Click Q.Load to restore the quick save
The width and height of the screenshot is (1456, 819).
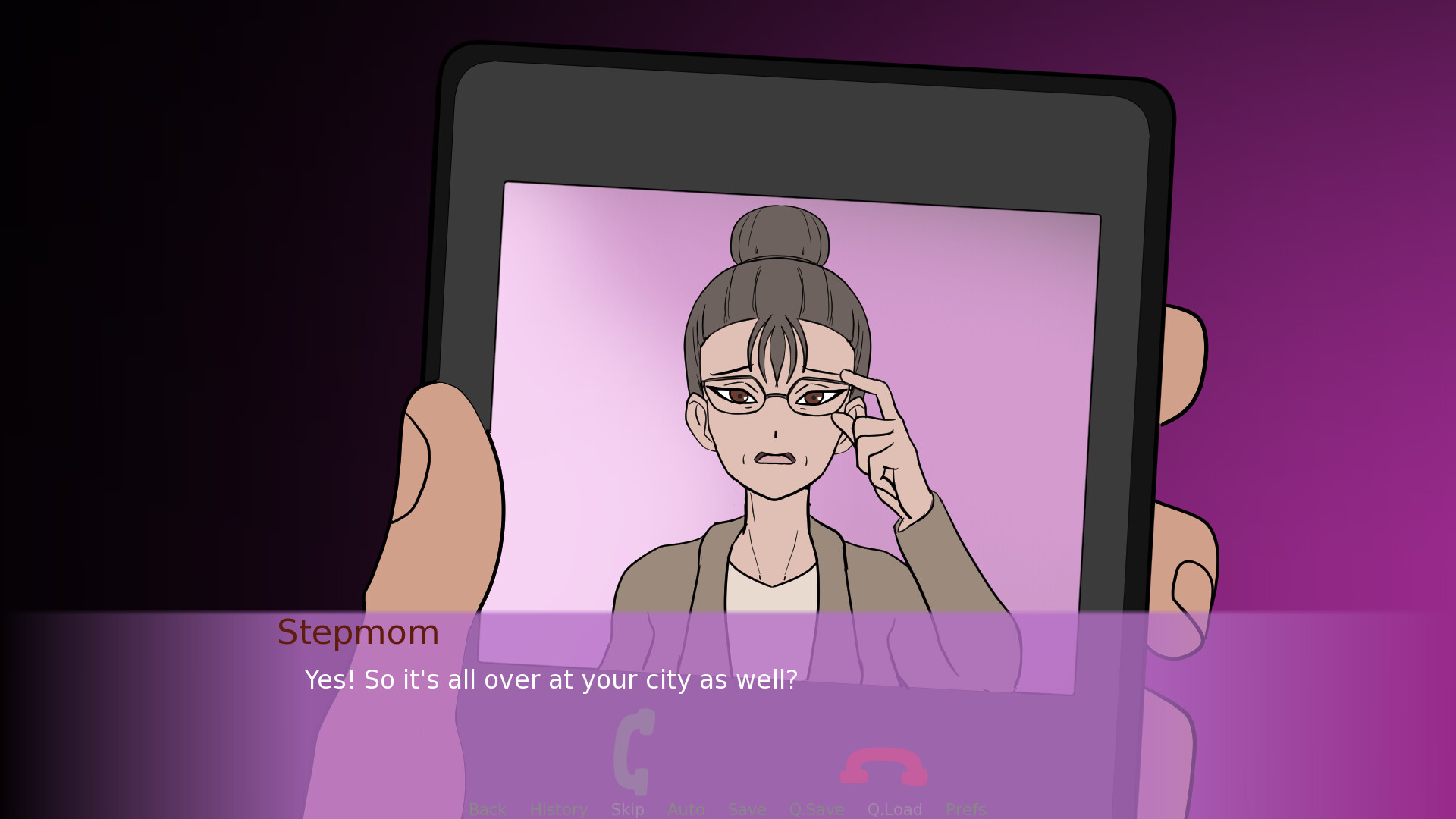(895, 808)
